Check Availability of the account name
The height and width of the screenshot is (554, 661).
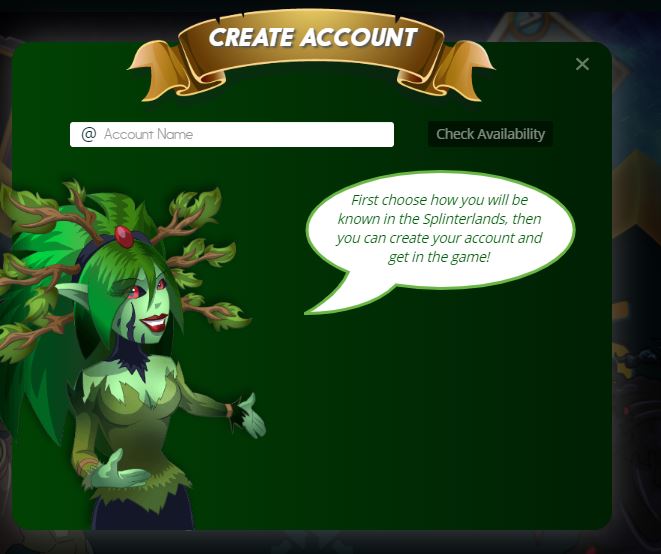[x=490, y=134]
